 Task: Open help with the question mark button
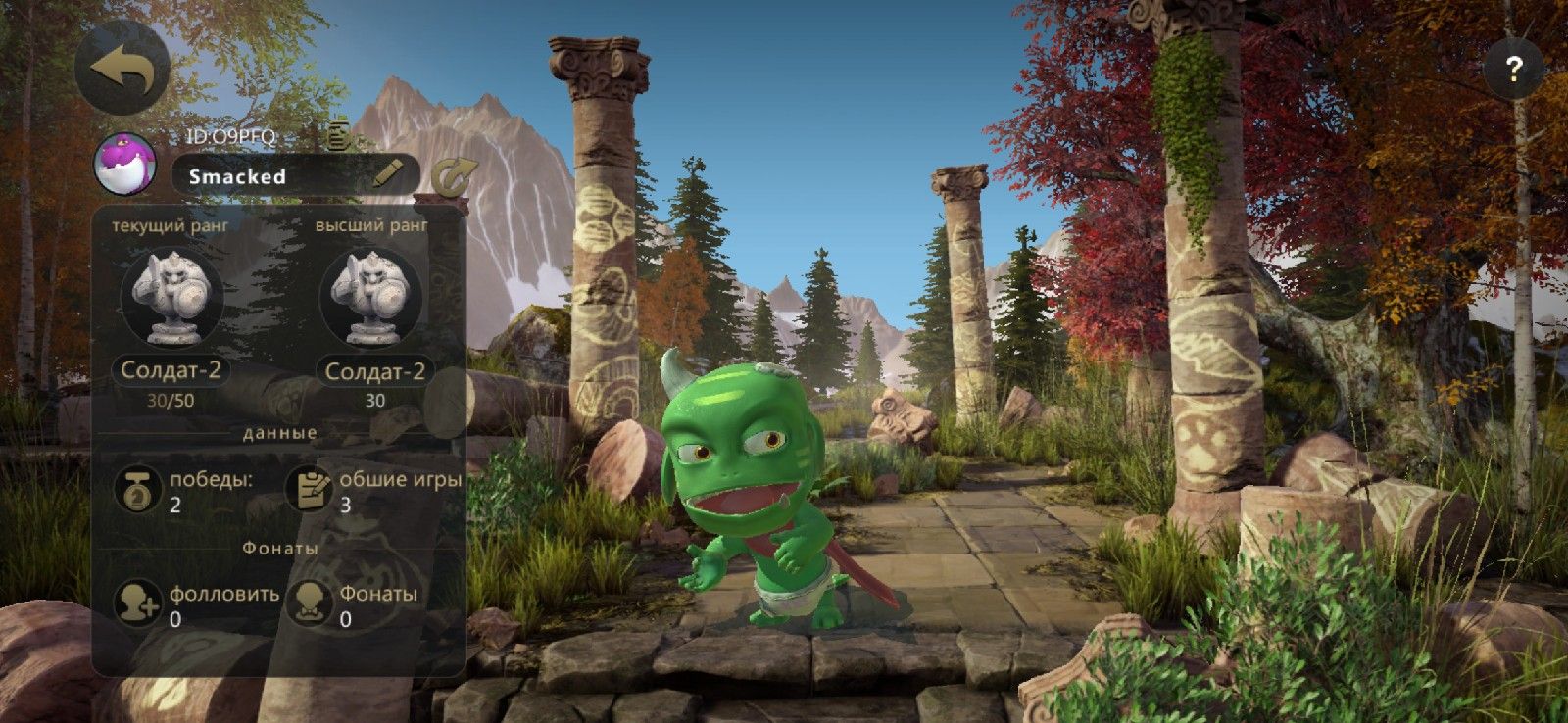1513,69
